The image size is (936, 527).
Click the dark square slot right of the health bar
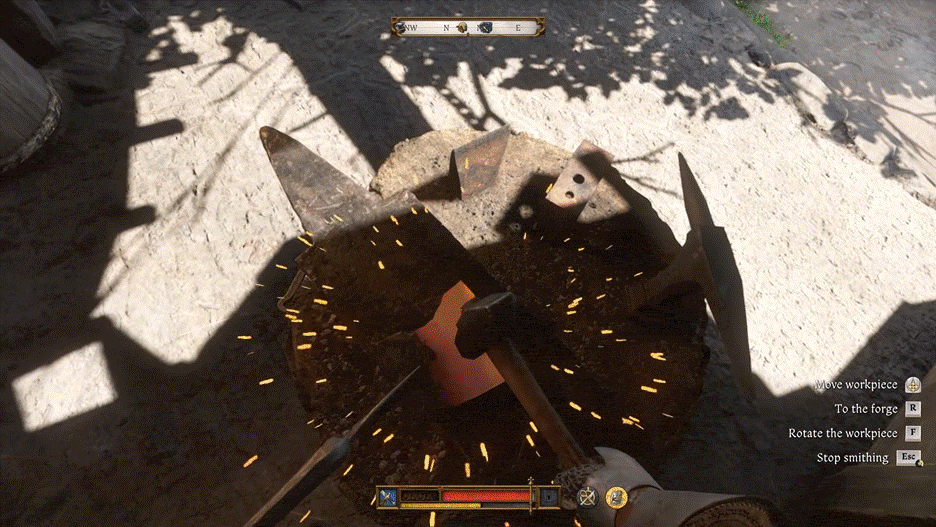click(548, 496)
